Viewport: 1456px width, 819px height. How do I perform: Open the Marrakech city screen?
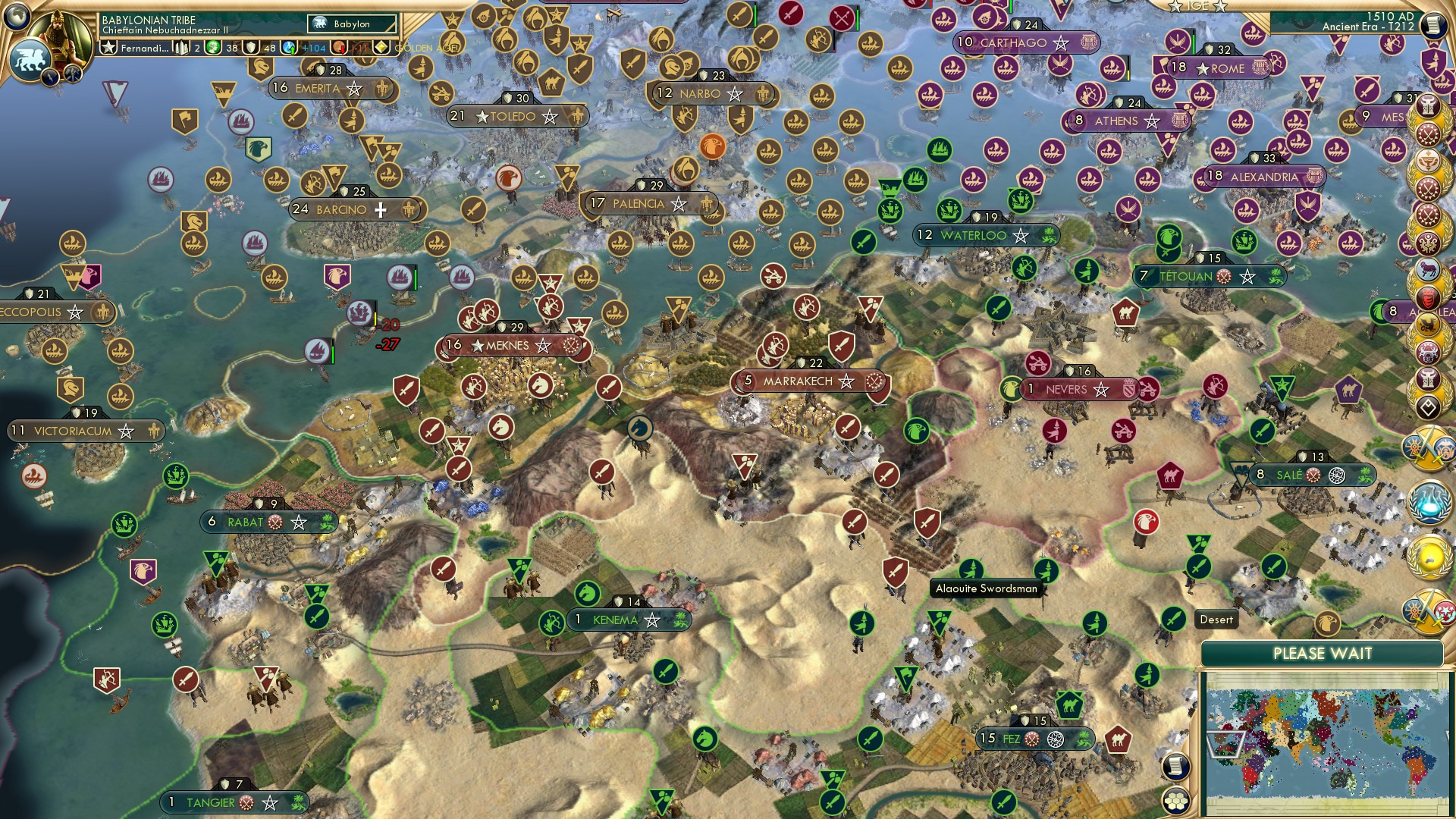point(800,382)
